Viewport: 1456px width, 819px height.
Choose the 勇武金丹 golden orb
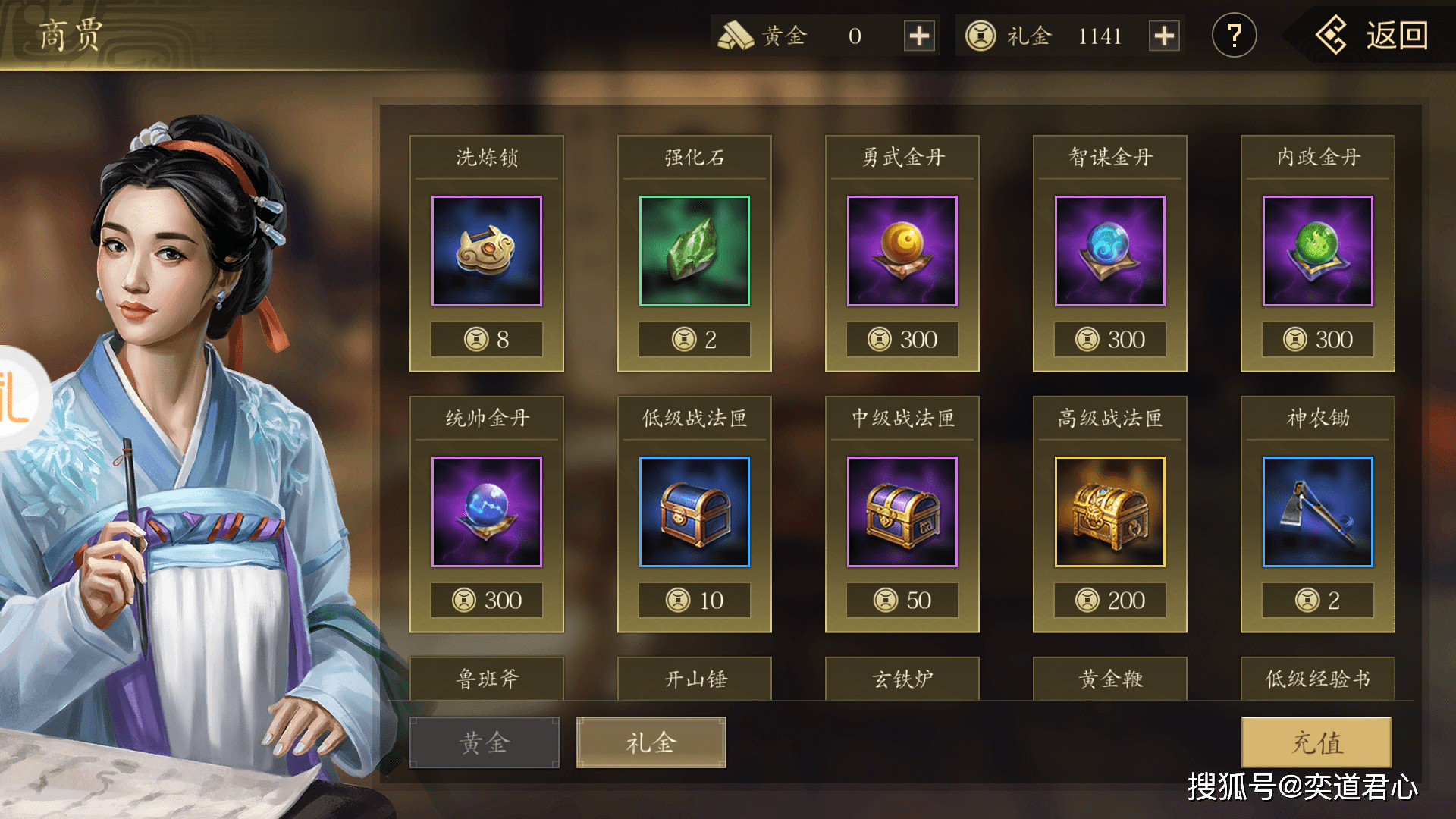(x=902, y=252)
